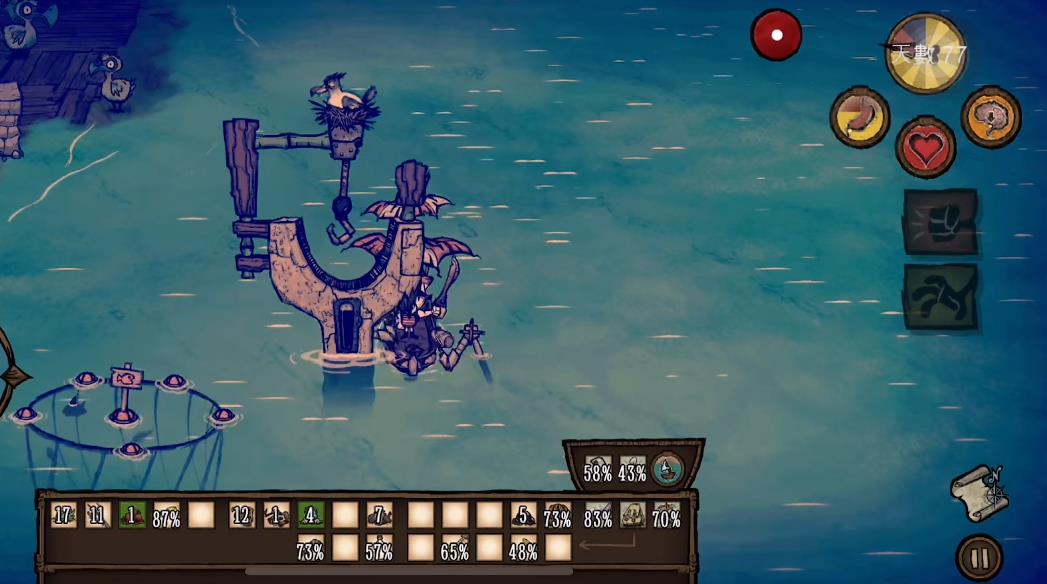This screenshot has height=584, width=1047.
Task: Select the inventory slot holding 17 items
Action: [64, 515]
